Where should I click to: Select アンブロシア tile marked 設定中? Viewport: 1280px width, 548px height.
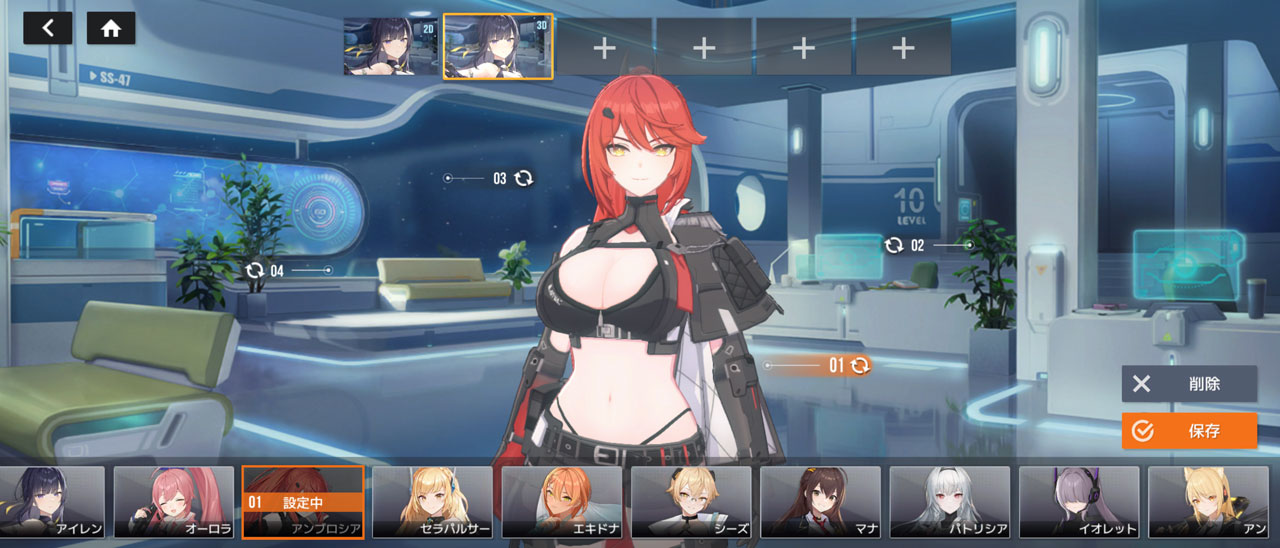pos(302,502)
